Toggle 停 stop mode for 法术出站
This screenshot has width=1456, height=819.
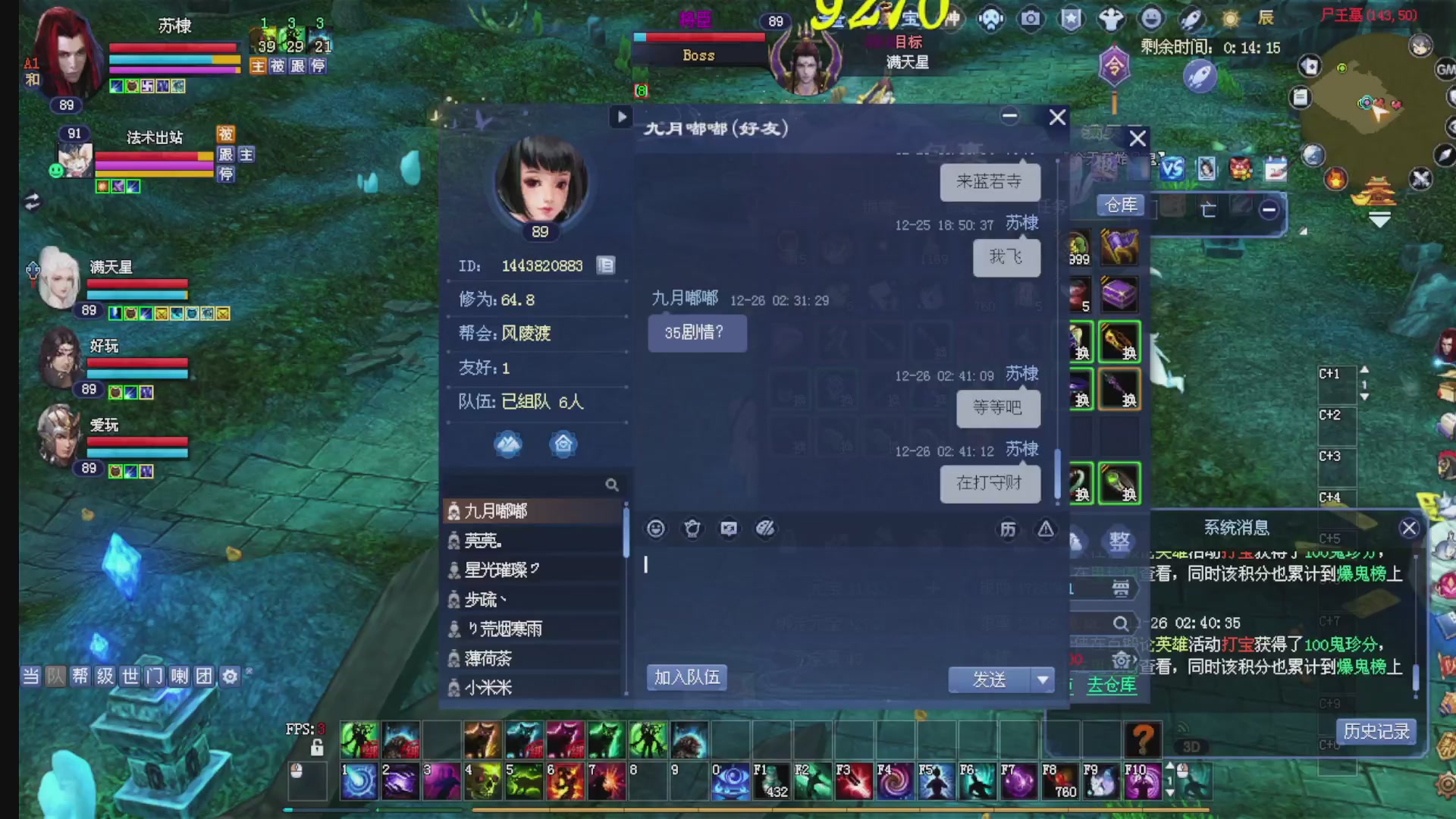(x=225, y=174)
